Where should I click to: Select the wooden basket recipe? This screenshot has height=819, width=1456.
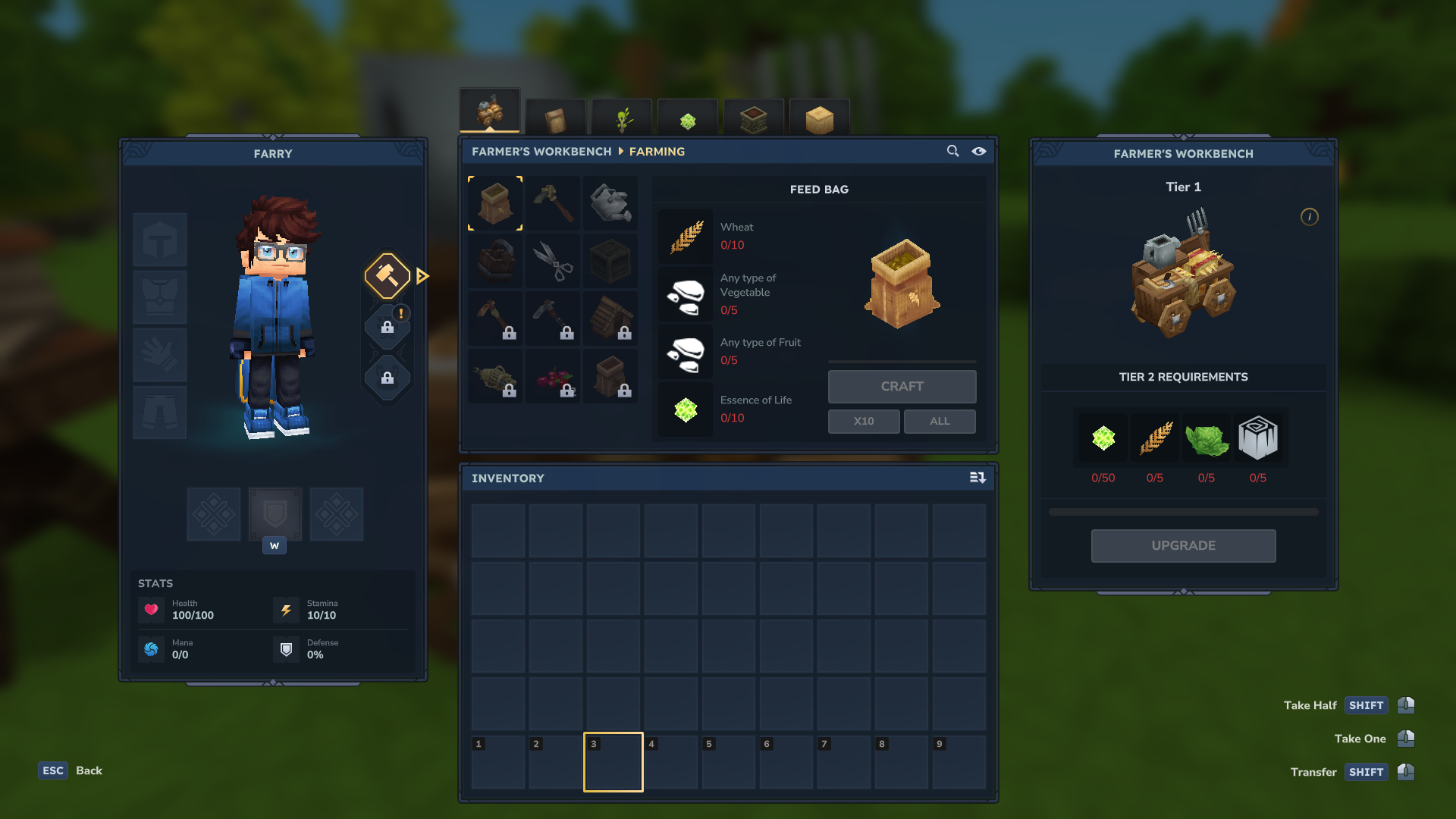(495, 261)
